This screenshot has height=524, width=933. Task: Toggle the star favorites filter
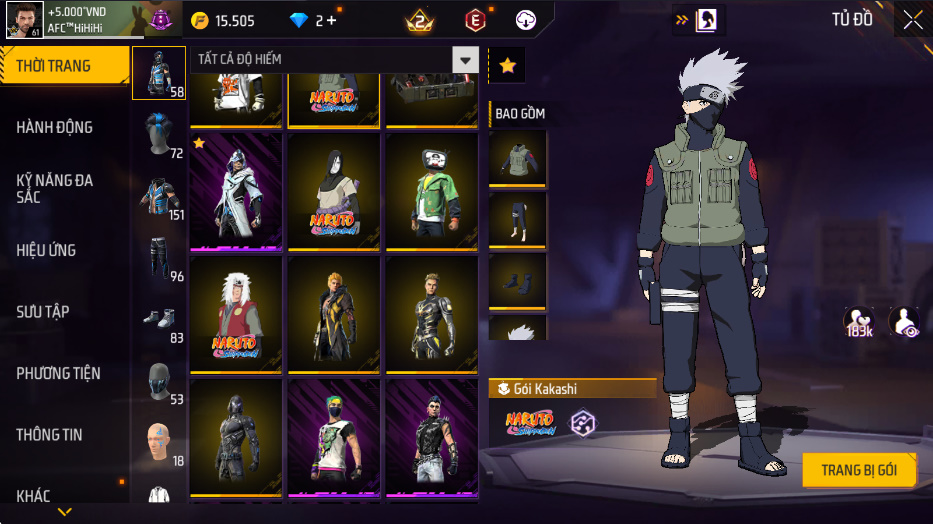coord(507,66)
